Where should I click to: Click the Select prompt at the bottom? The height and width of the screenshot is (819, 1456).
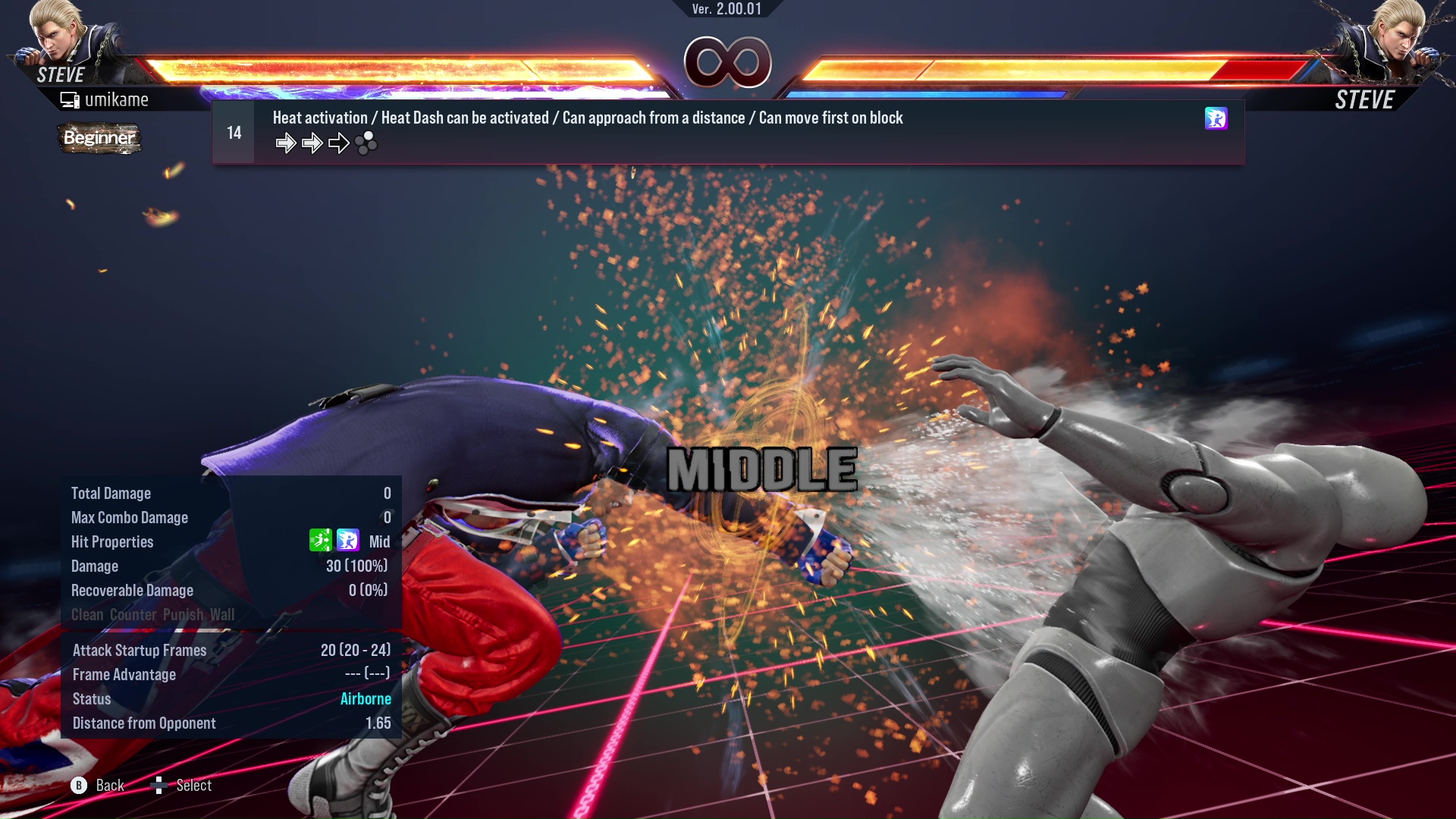click(182, 786)
